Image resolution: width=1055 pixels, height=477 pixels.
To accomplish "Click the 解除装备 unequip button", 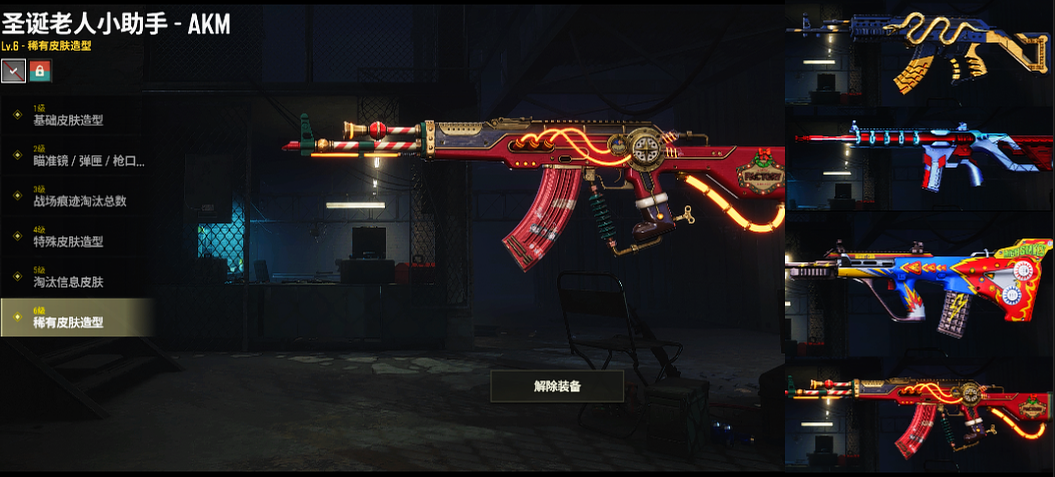I will pos(557,385).
